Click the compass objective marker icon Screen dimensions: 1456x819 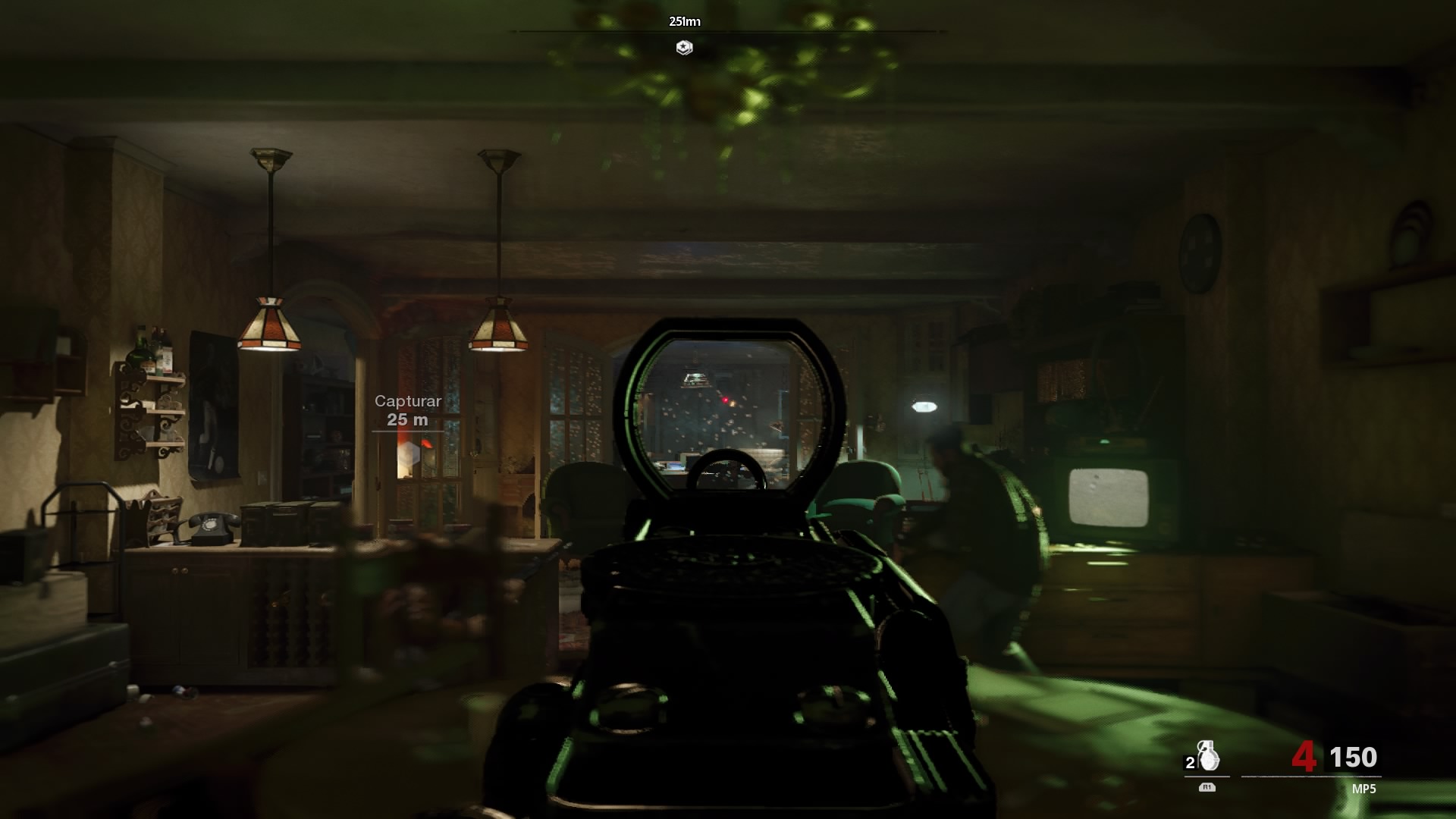pyautogui.click(x=684, y=48)
